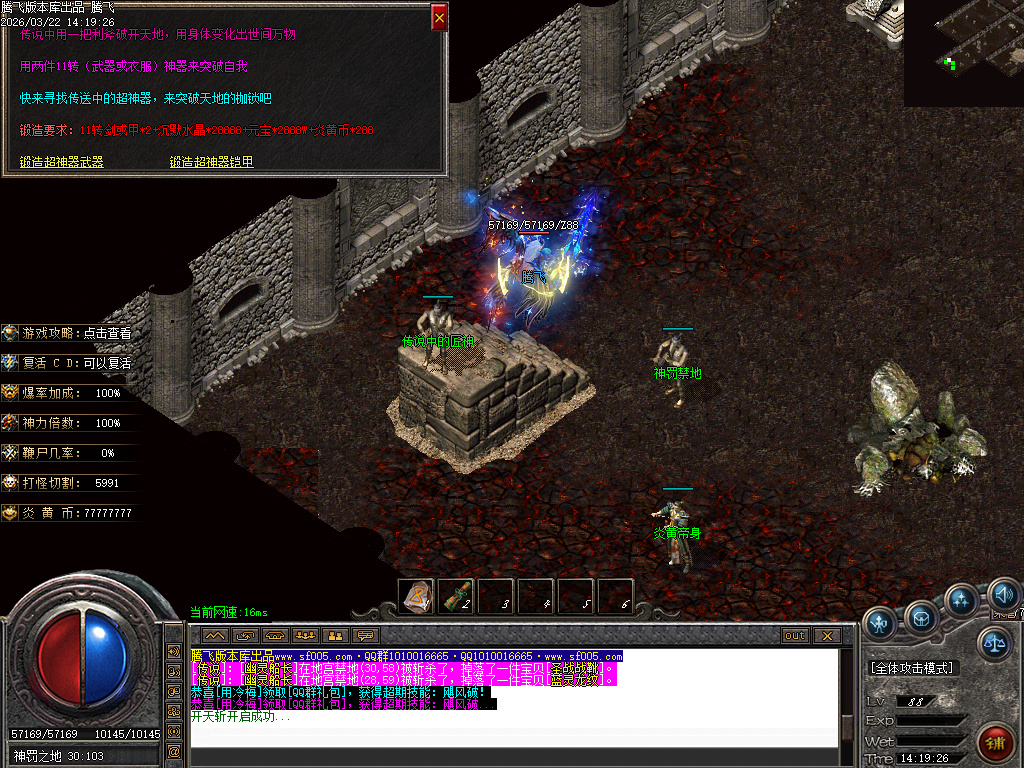1024x768 pixels.
Task: Choose 锻造超神器武器 forge option
Action: pos(62,162)
